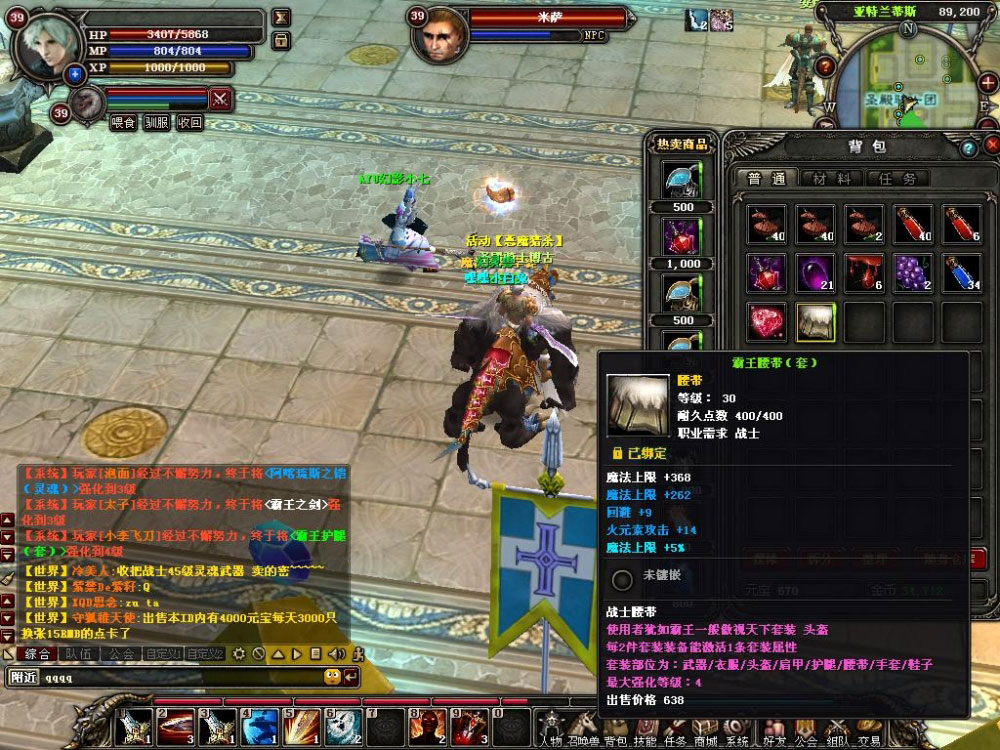Switch to the 材料 tab
Screen dimensions: 1000x750
831,179
